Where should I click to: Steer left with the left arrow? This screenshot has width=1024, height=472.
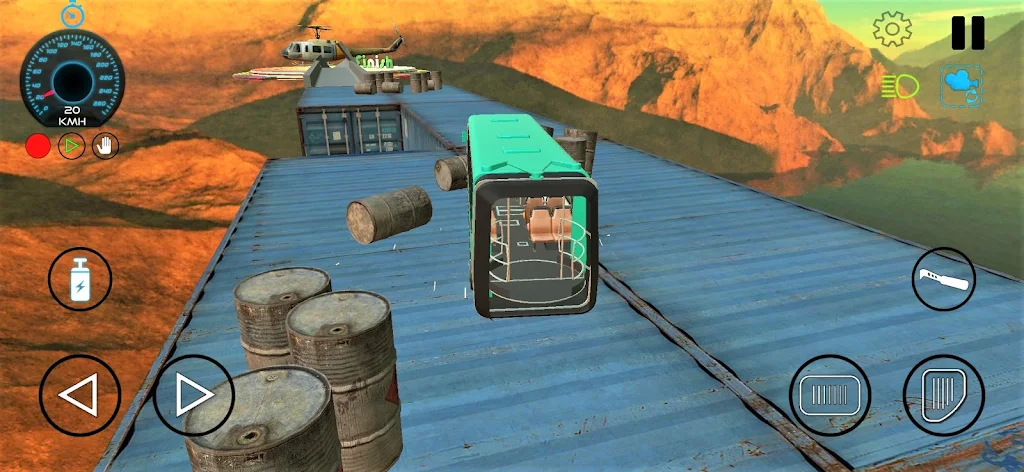pos(79,395)
